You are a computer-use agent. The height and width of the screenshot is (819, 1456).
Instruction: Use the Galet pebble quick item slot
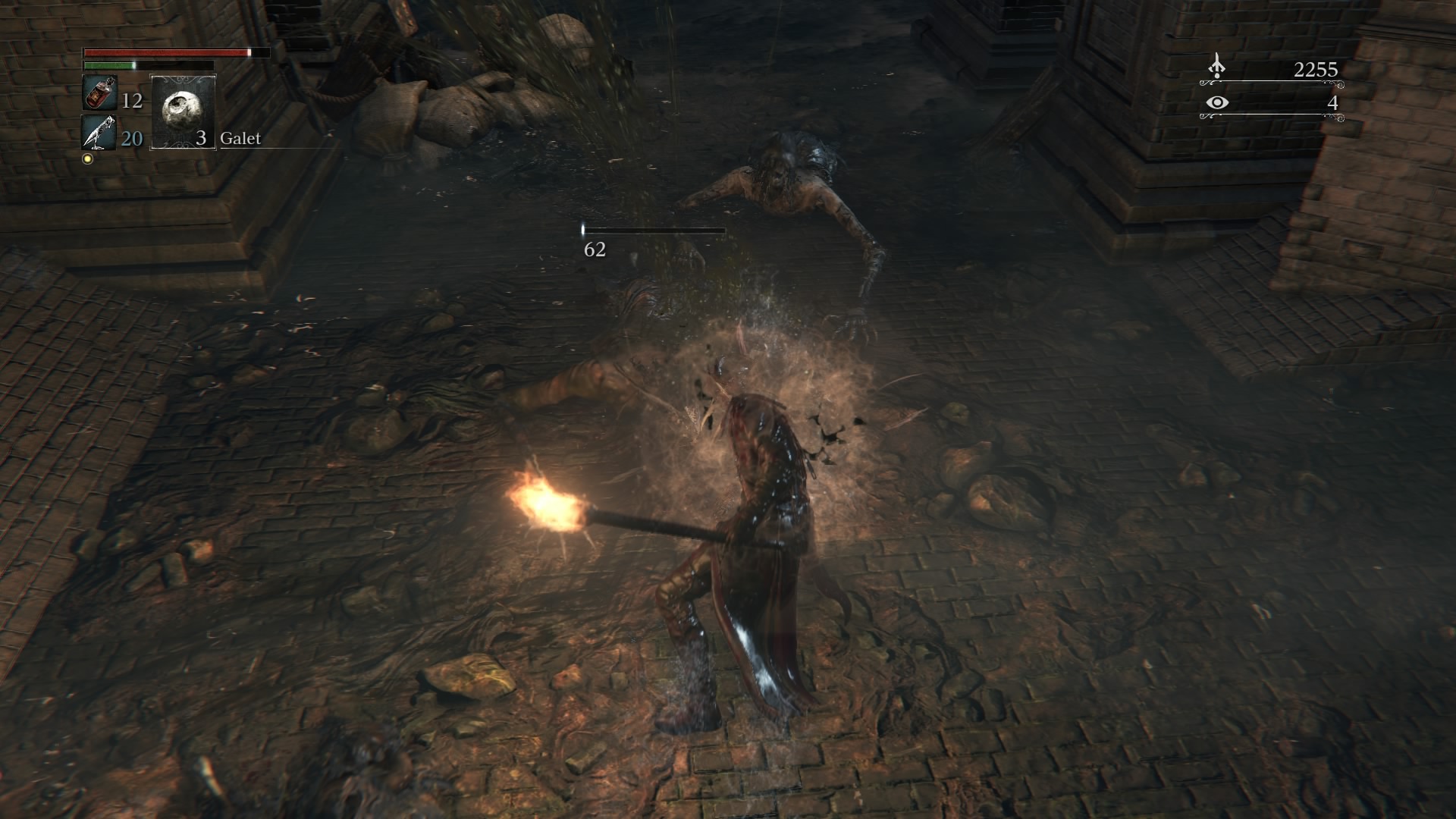pos(183,112)
